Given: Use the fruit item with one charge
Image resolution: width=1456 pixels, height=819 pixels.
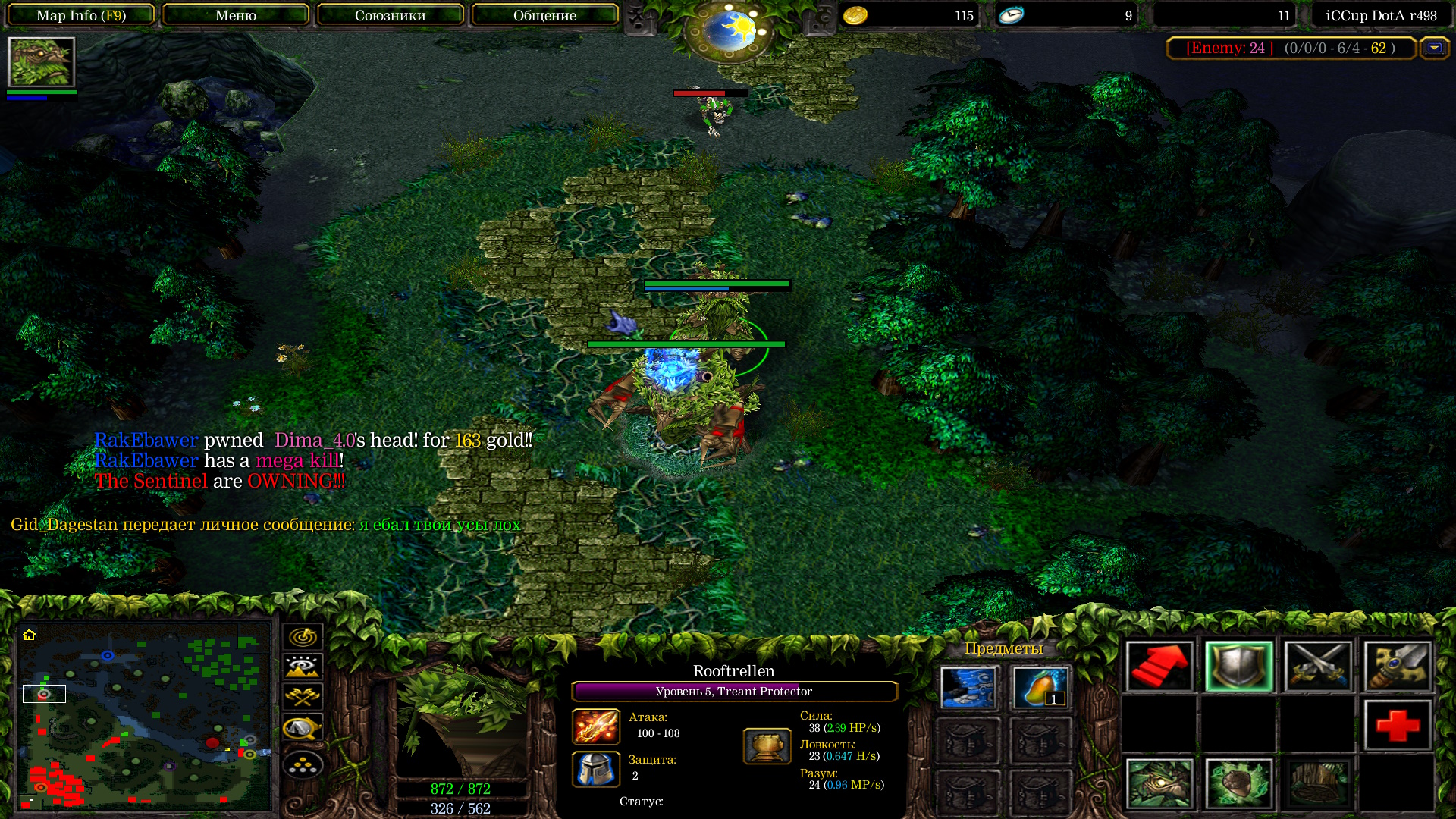Looking at the screenshot, I should click(x=1040, y=688).
